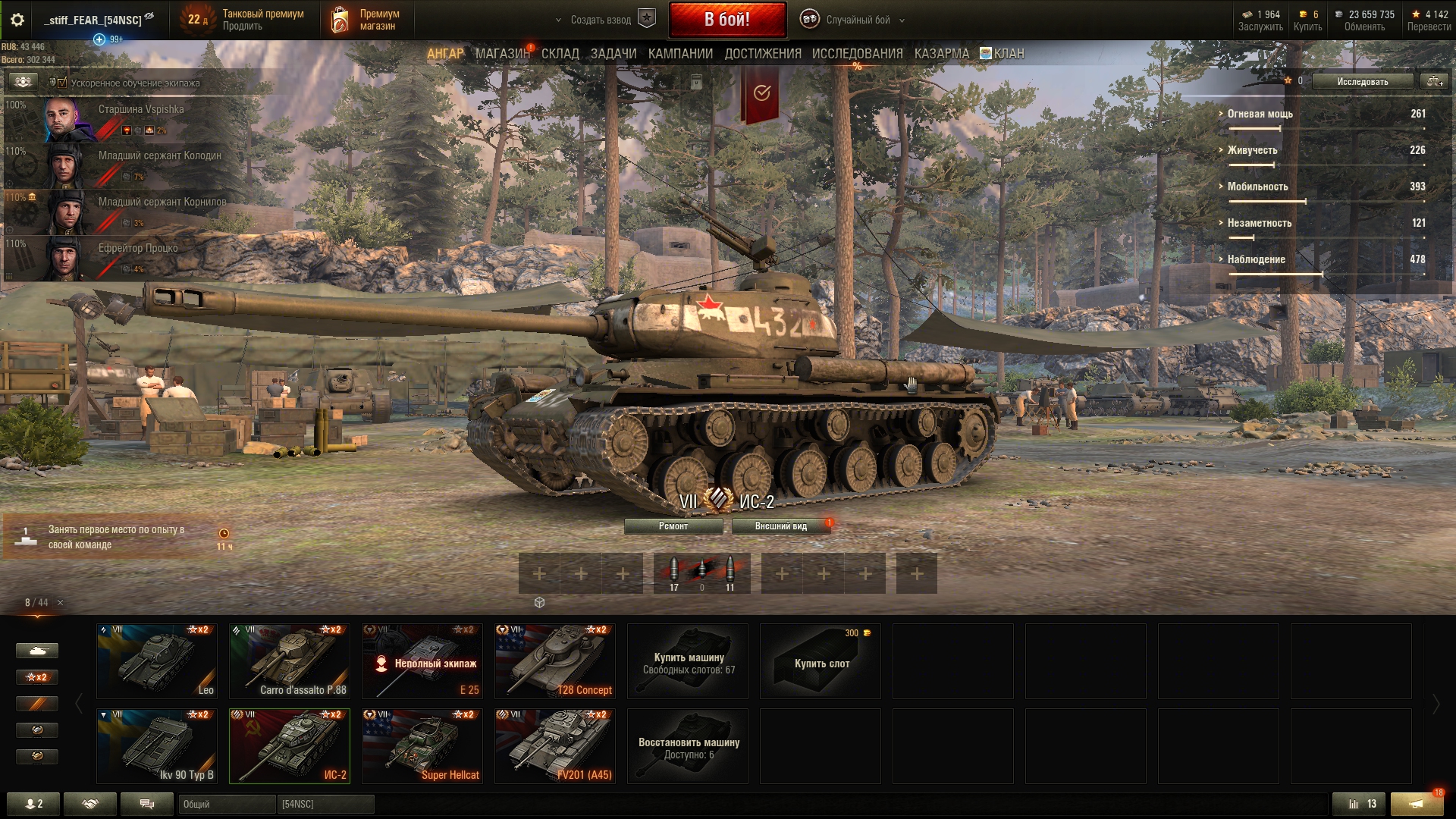Switch to the МАГАЗИН tab
This screenshot has height=819, width=1456.
tap(501, 54)
